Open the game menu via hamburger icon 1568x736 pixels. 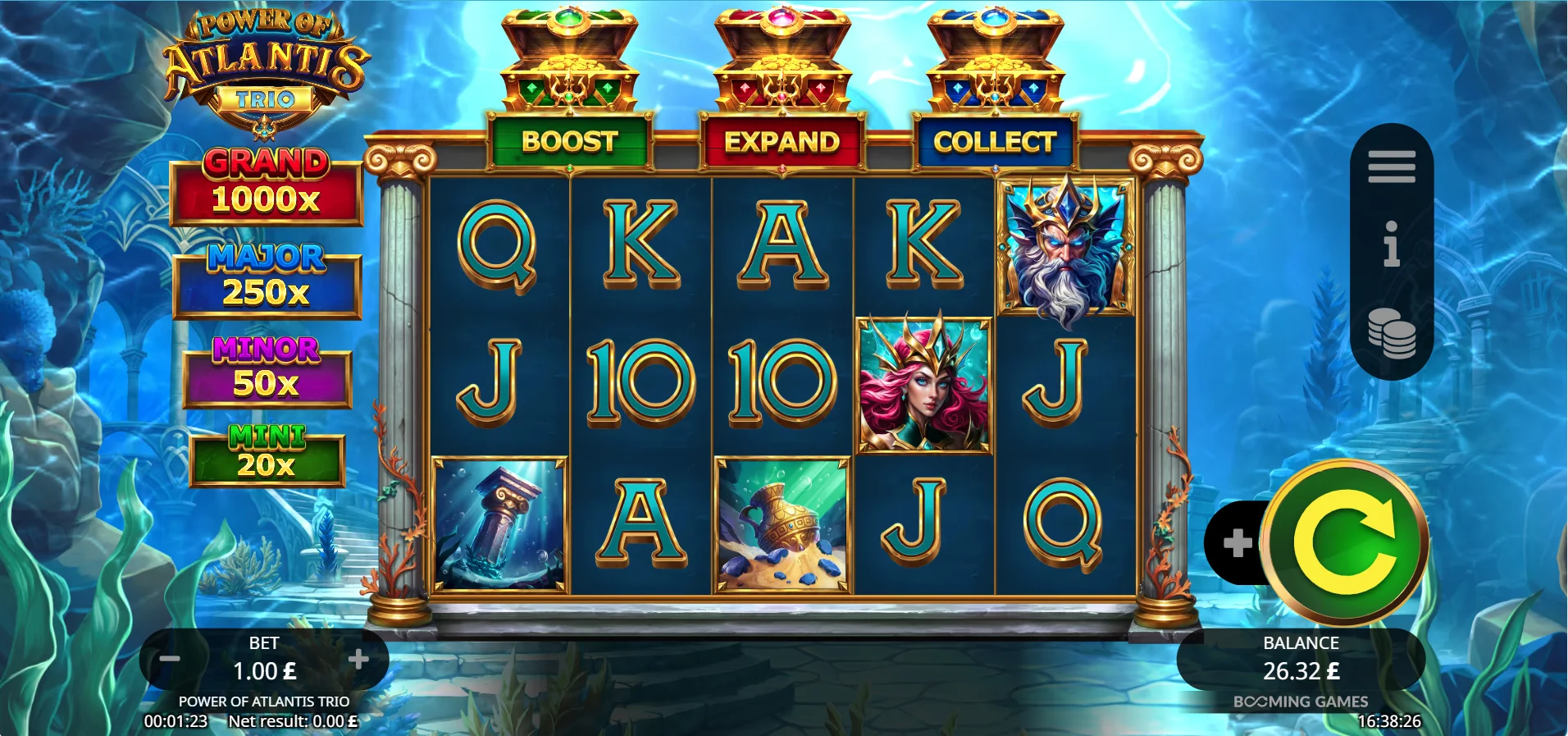1392,167
